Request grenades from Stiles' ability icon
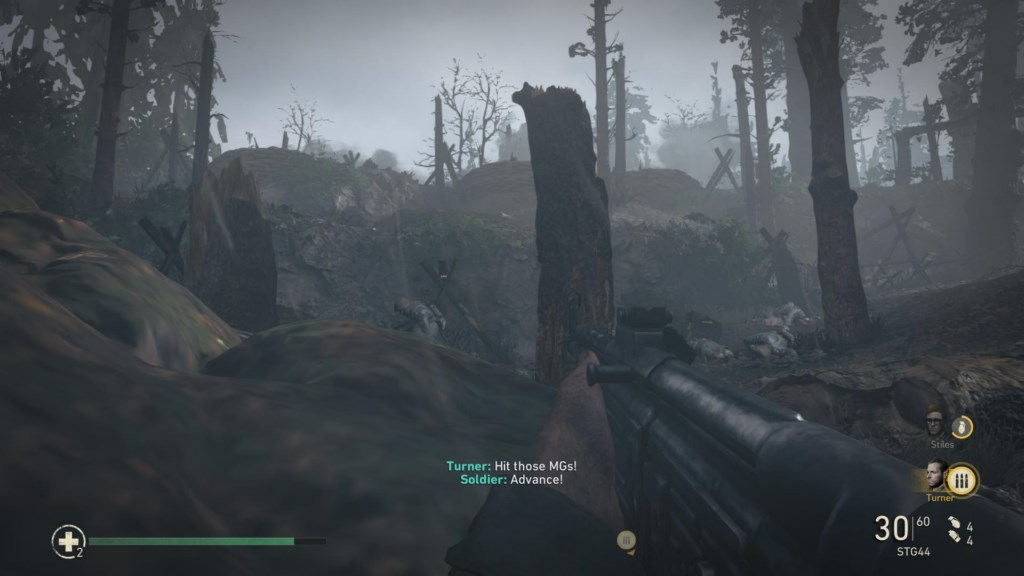The height and width of the screenshot is (576, 1024). pyautogui.click(x=962, y=427)
